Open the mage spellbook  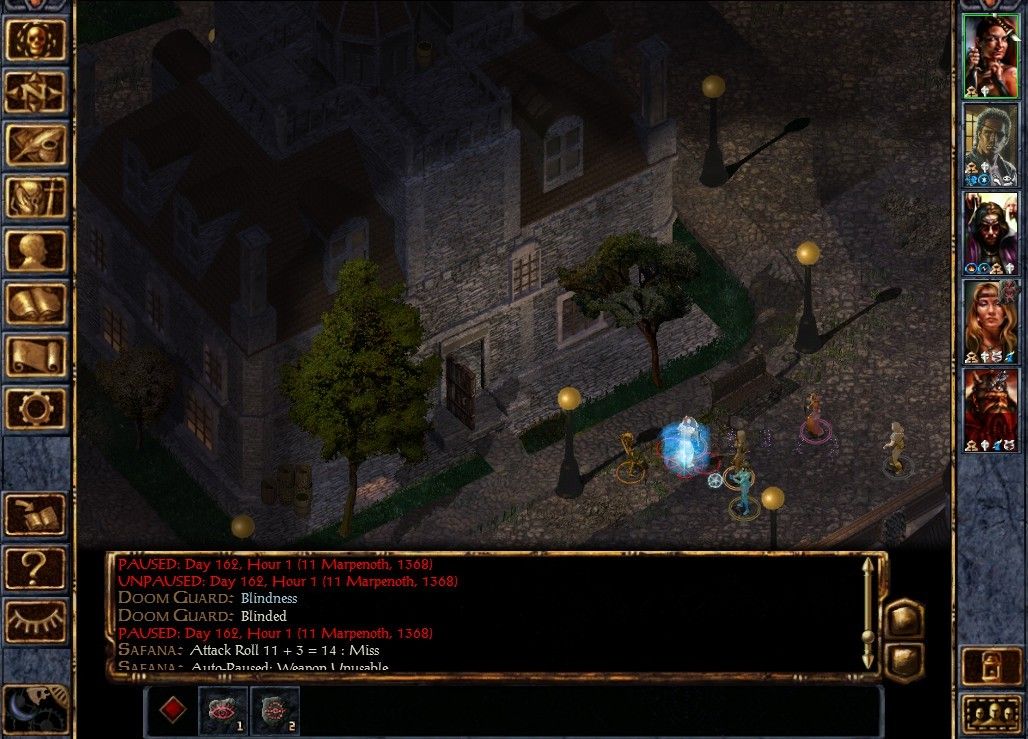tap(36, 304)
